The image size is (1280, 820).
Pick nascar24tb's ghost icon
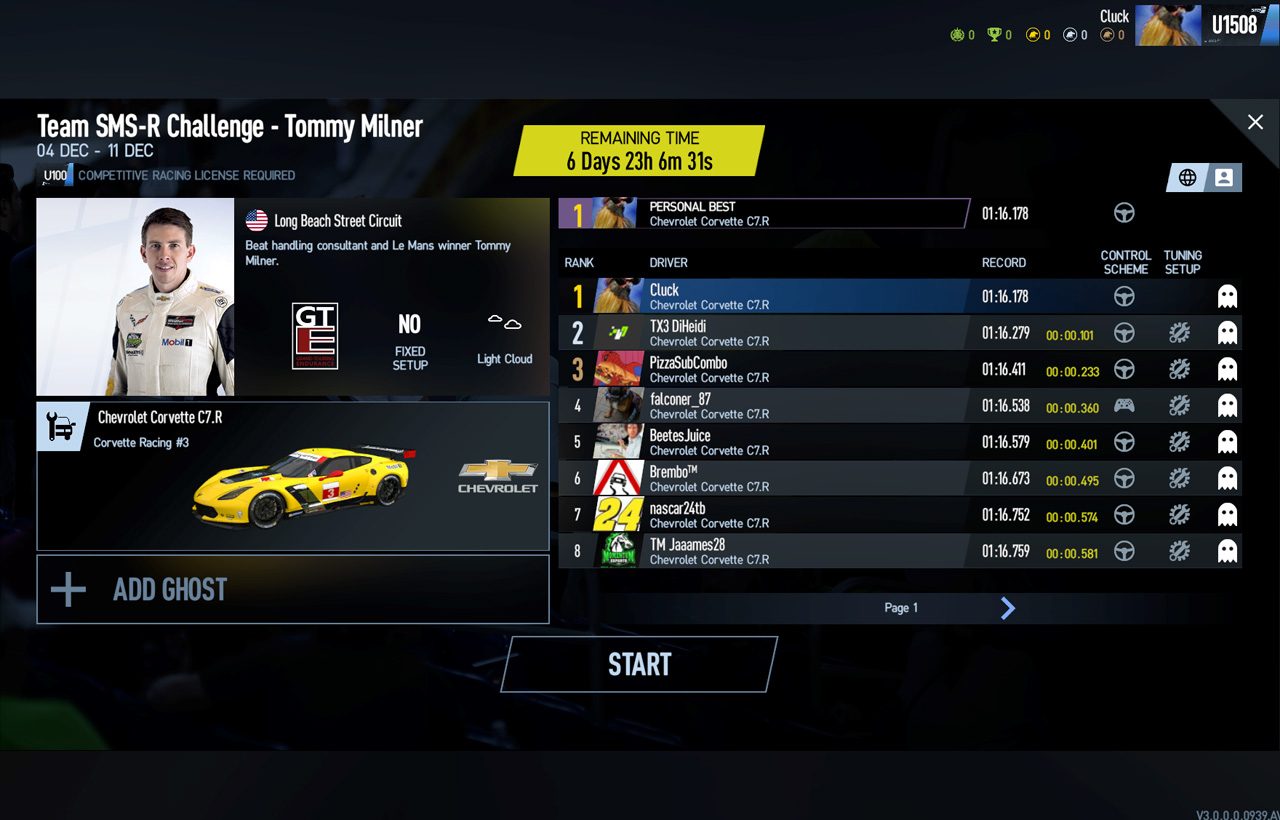(1227, 515)
